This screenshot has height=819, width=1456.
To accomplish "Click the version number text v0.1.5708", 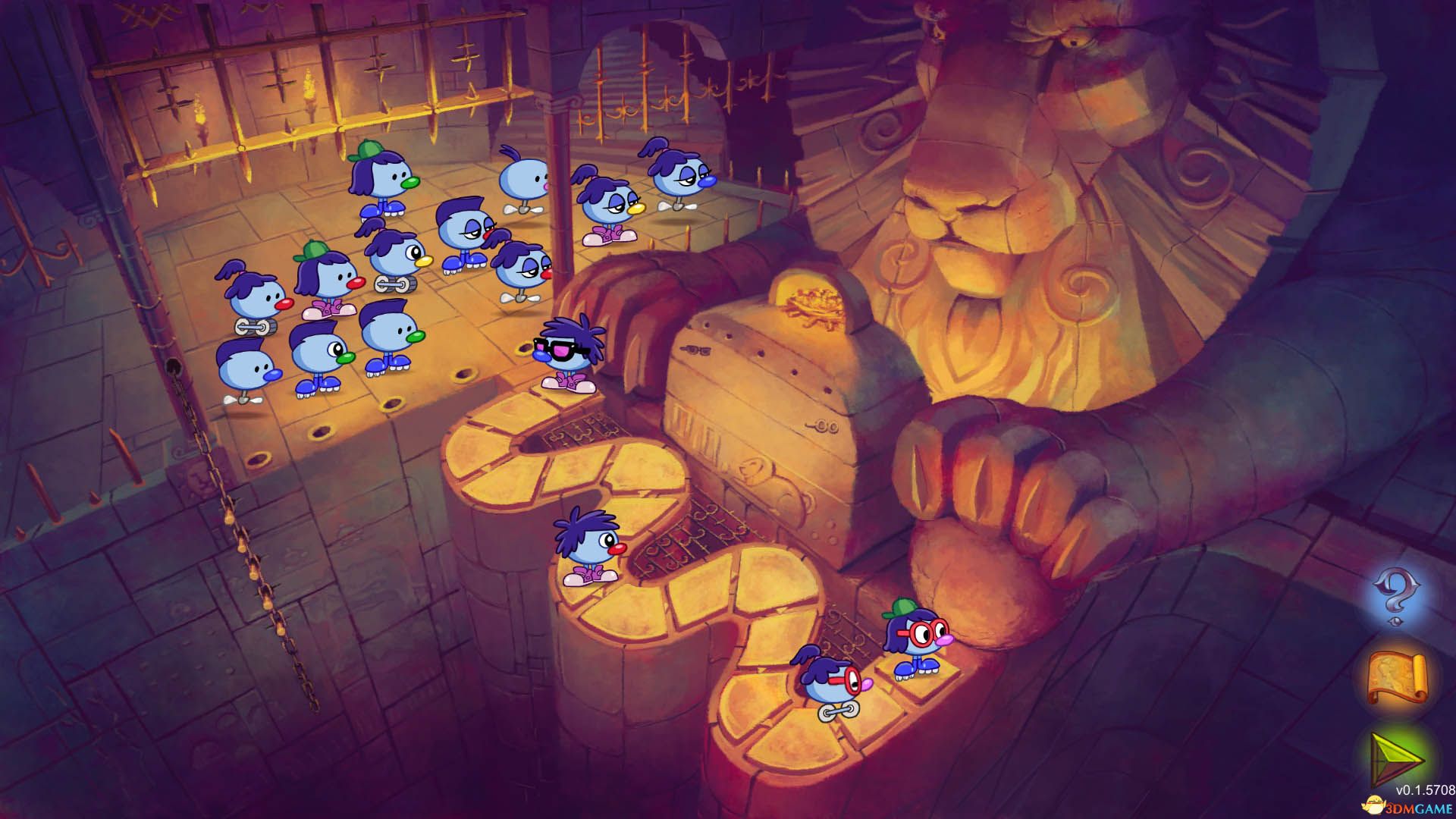I will pyautogui.click(x=1424, y=789).
